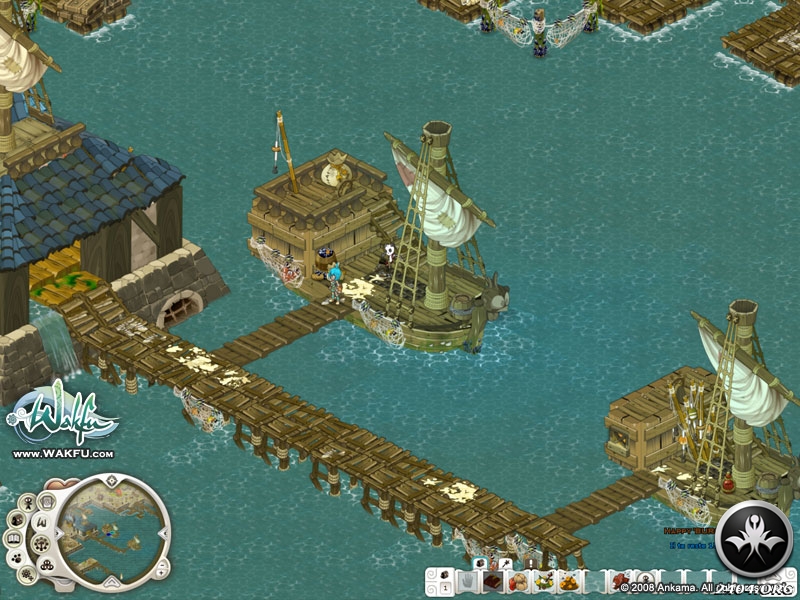800x600 pixels.
Task: Zoom out the minimap with the minus button
Action: coord(162,565)
